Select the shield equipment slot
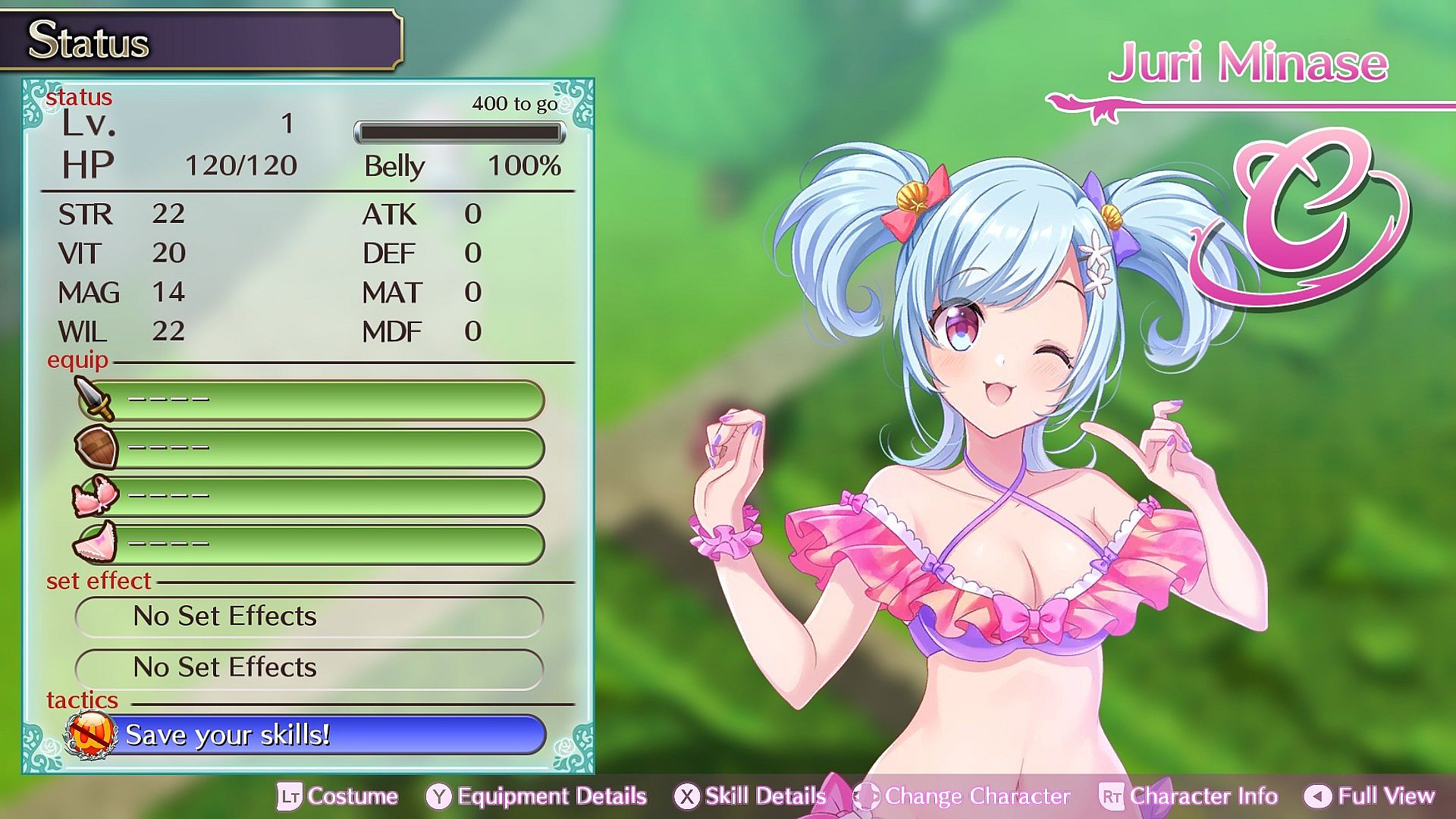The height and width of the screenshot is (819, 1456). click(311, 448)
